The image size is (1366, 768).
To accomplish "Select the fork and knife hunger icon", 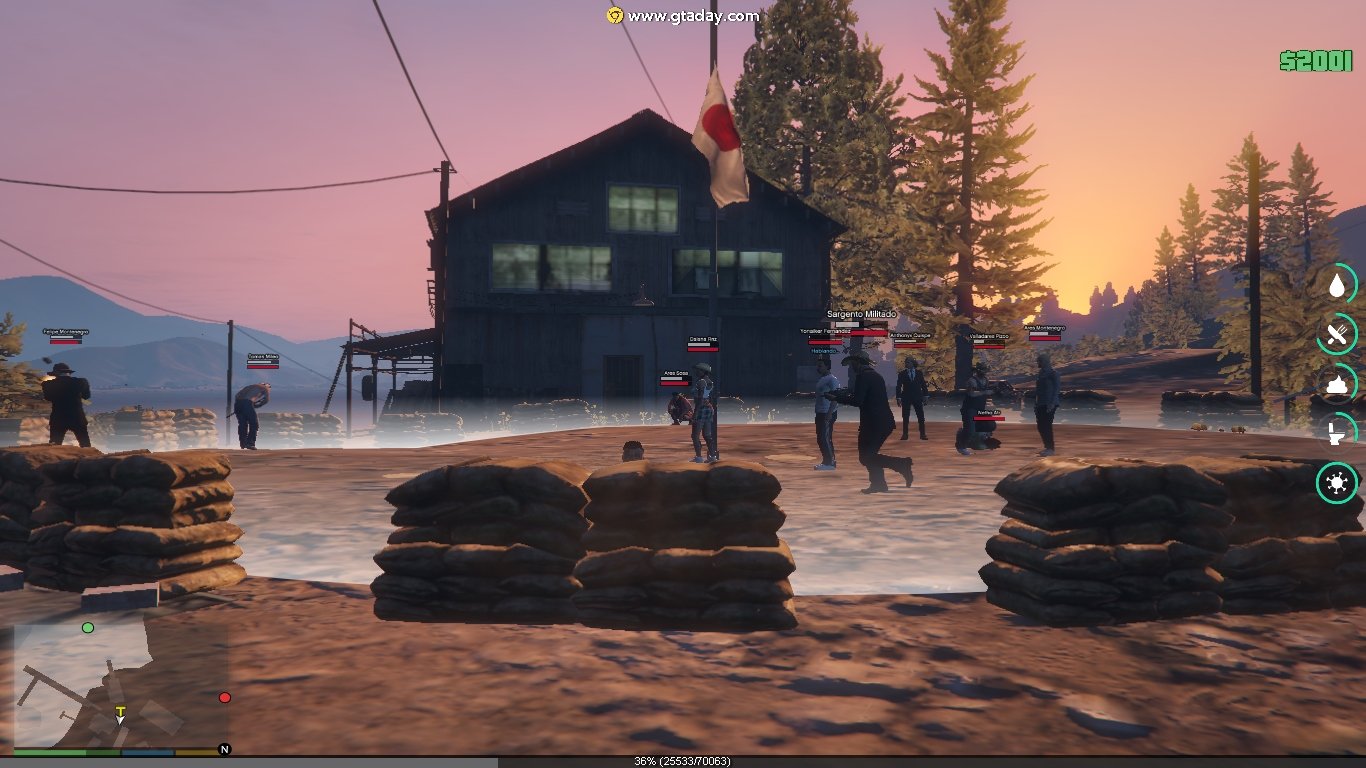I will click(1337, 334).
